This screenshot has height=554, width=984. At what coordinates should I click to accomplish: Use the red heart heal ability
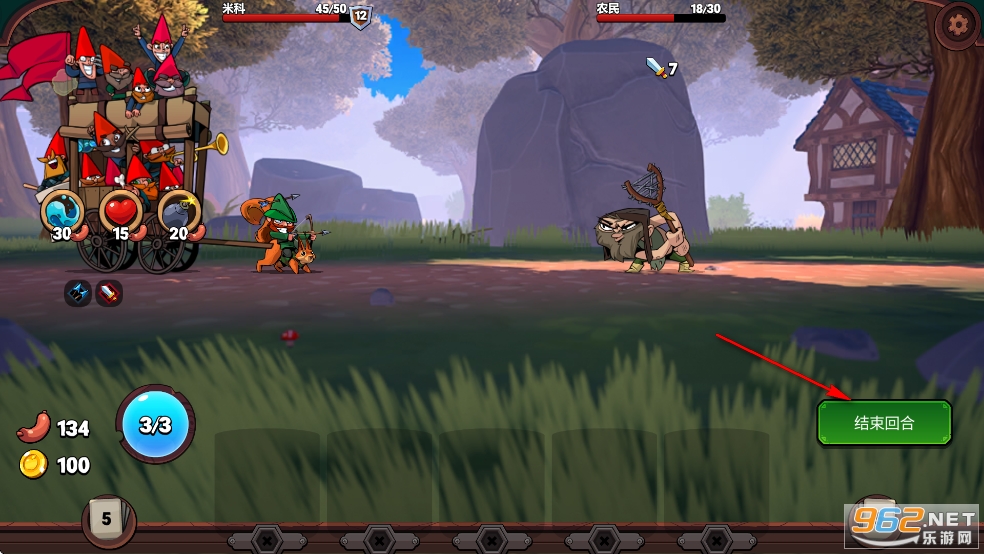click(121, 211)
